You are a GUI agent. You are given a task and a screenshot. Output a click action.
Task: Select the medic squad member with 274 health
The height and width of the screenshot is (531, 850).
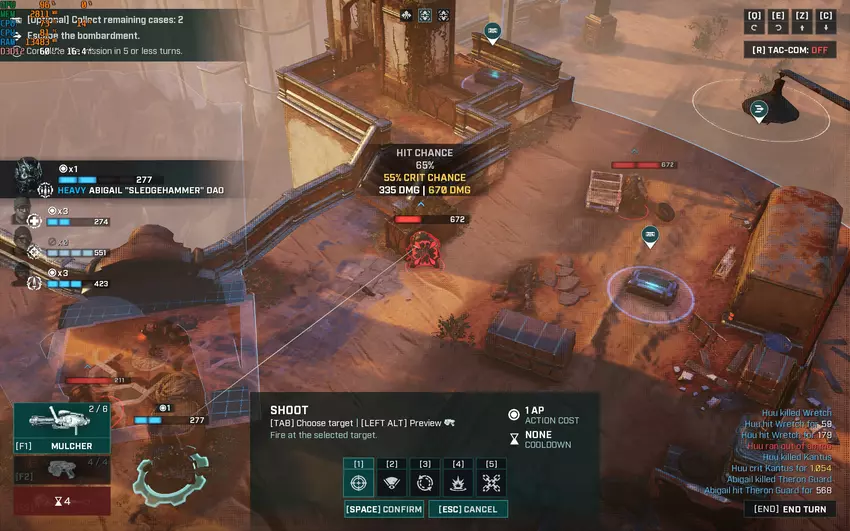tap(22, 215)
